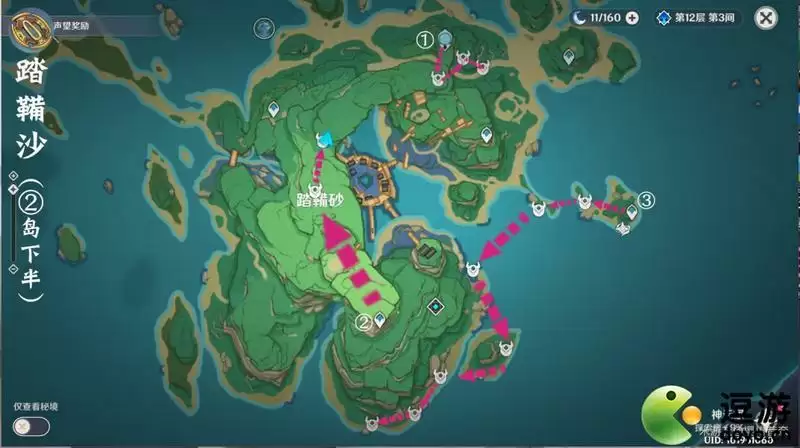Select the diamond domain marker on the southern island
800x448 pixels.
coord(435,306)
